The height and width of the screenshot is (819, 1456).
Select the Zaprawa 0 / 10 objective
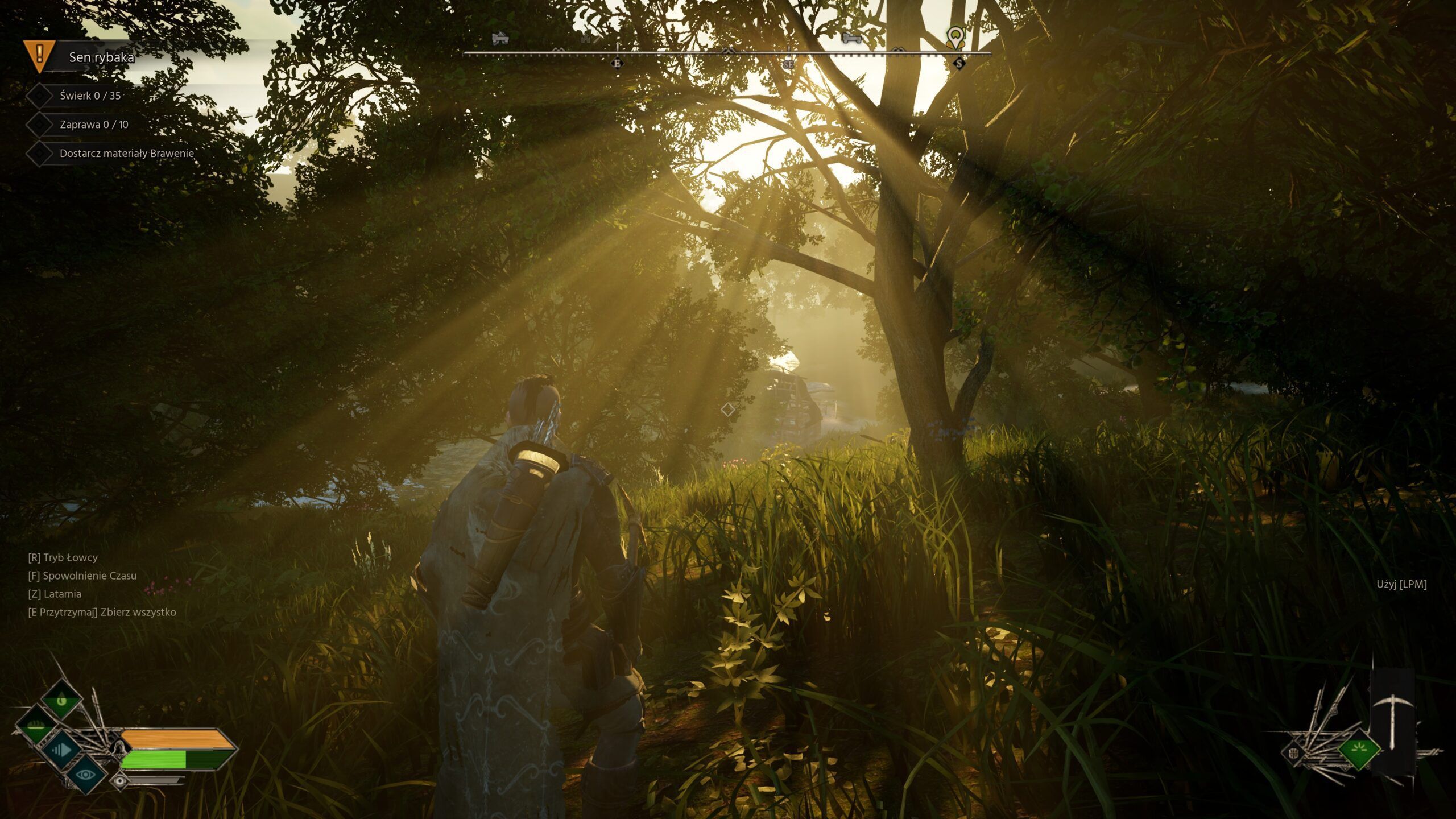[x=94, y=125]
